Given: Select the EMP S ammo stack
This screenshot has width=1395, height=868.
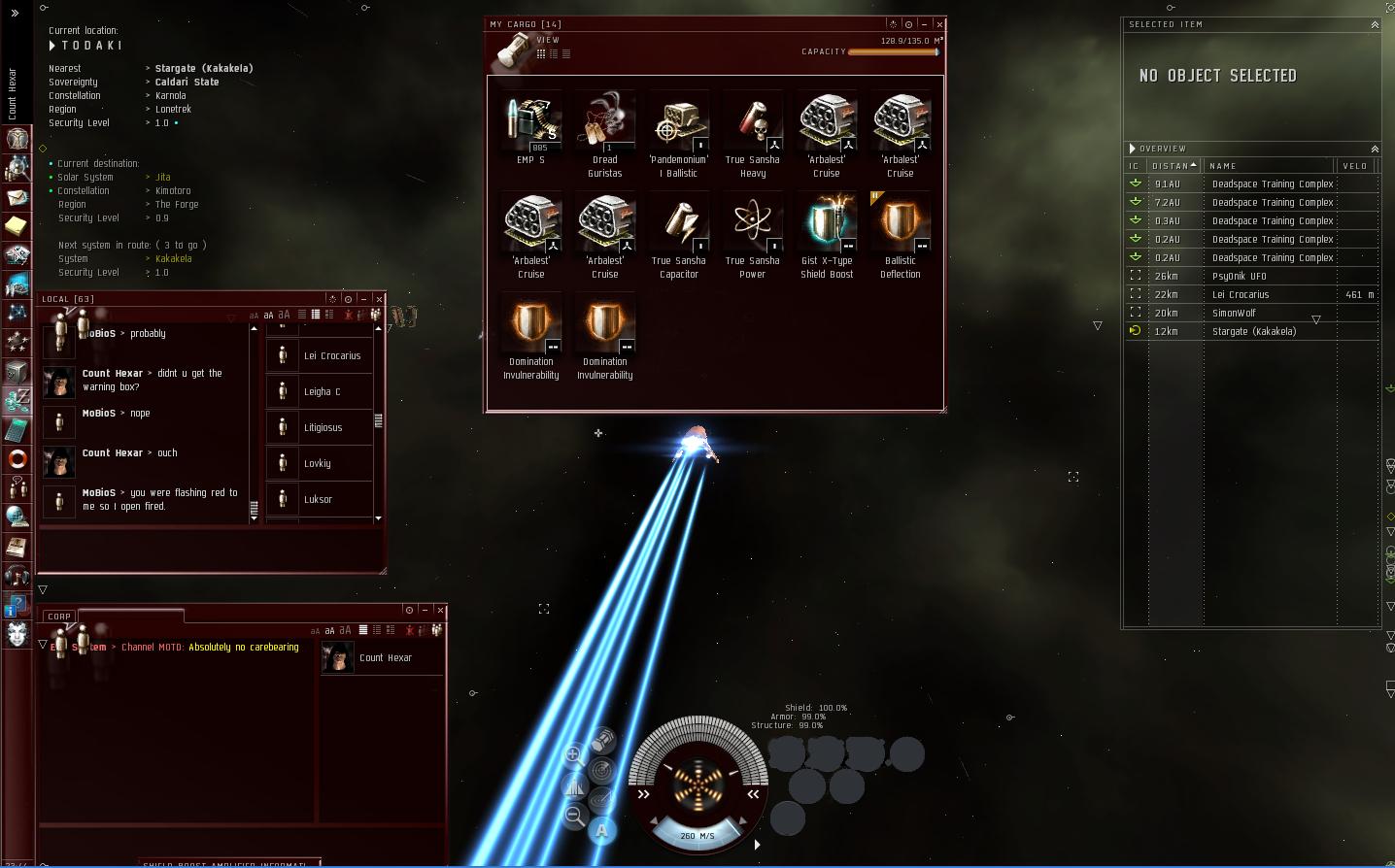Looking at the screenshot, I should click(530, 122).
